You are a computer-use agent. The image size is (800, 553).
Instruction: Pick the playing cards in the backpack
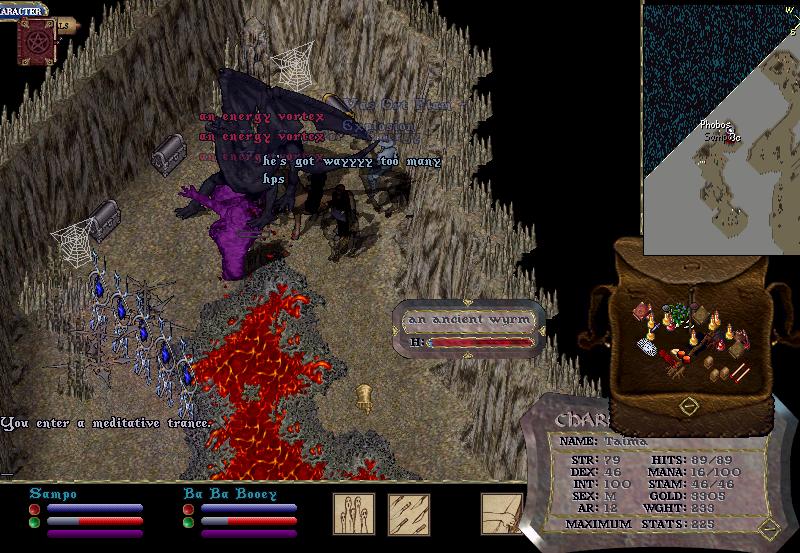pos(647,347)
